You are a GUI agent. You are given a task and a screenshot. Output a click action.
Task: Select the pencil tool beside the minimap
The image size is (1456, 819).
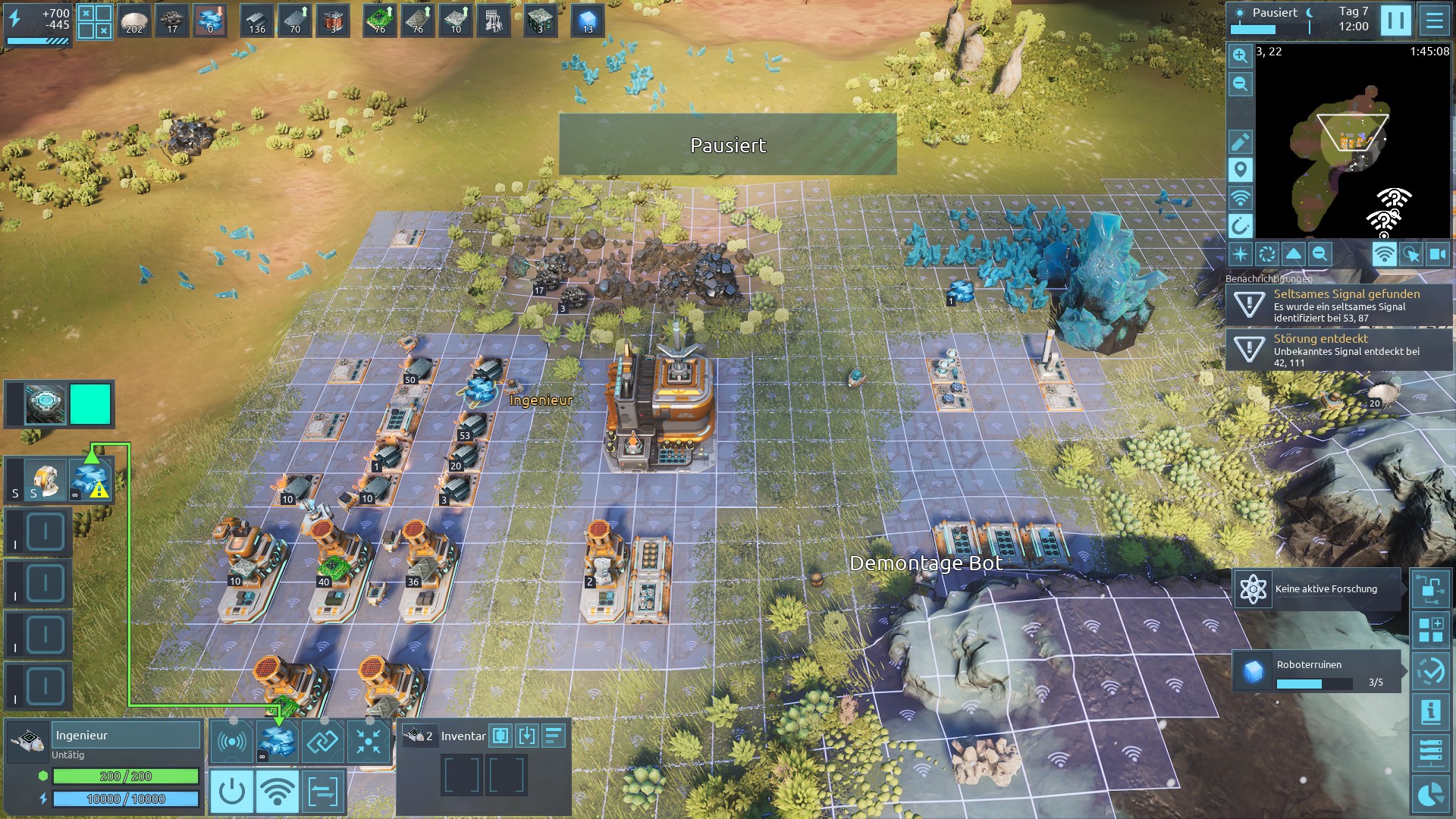point(1240,142)
